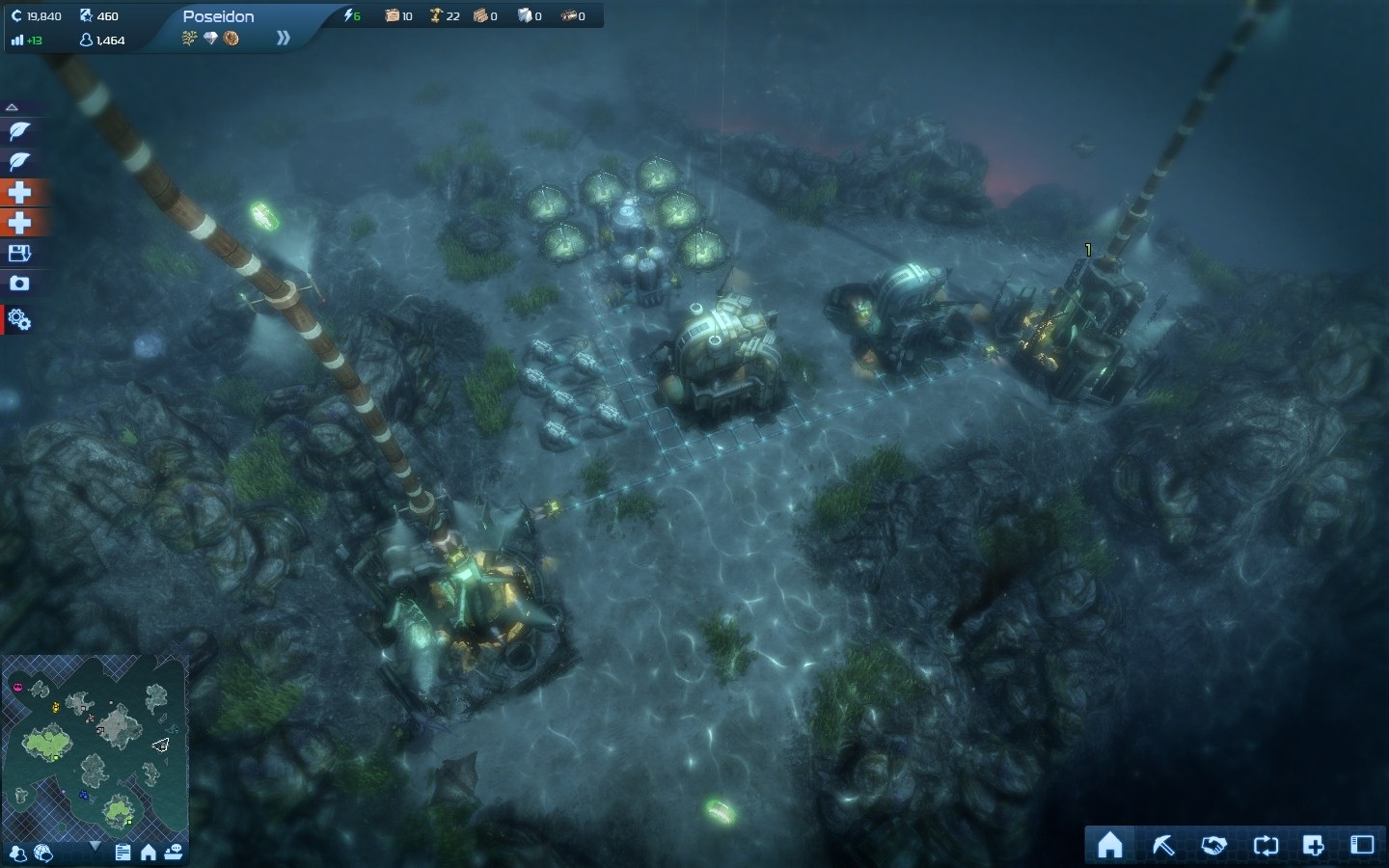Select the pickaxe demolish tool

pos(1163,846)
